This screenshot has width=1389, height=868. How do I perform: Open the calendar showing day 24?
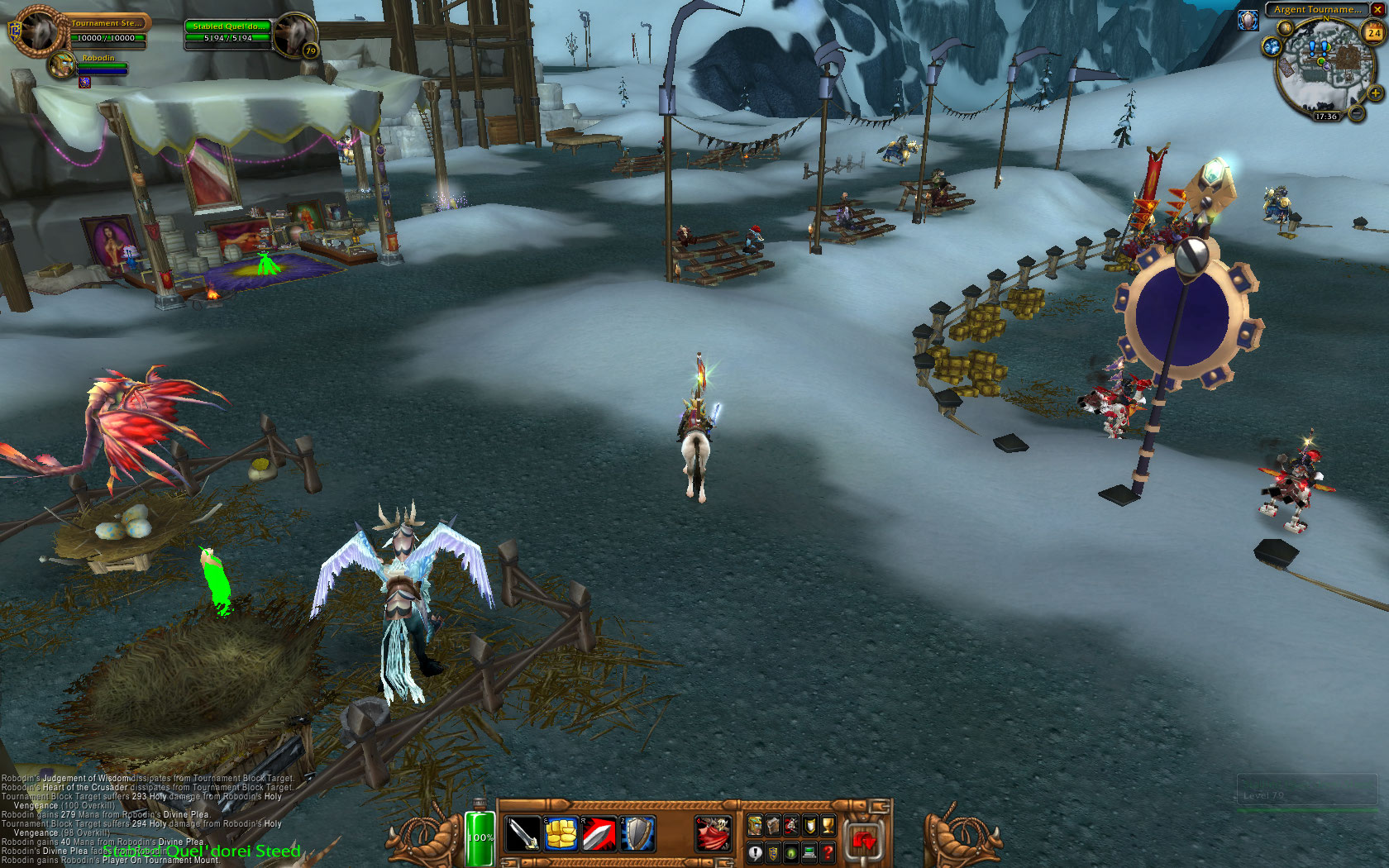(x=1373, y=33)
